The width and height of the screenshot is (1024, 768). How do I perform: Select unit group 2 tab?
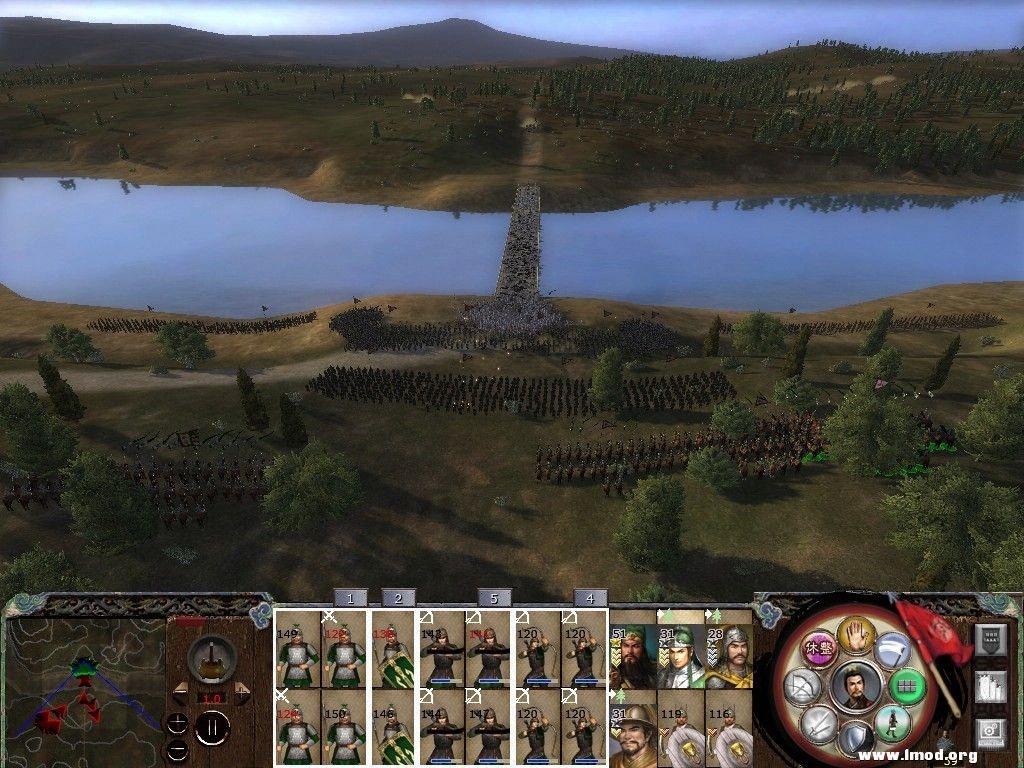pyautogui.click(x=398, y=598)
